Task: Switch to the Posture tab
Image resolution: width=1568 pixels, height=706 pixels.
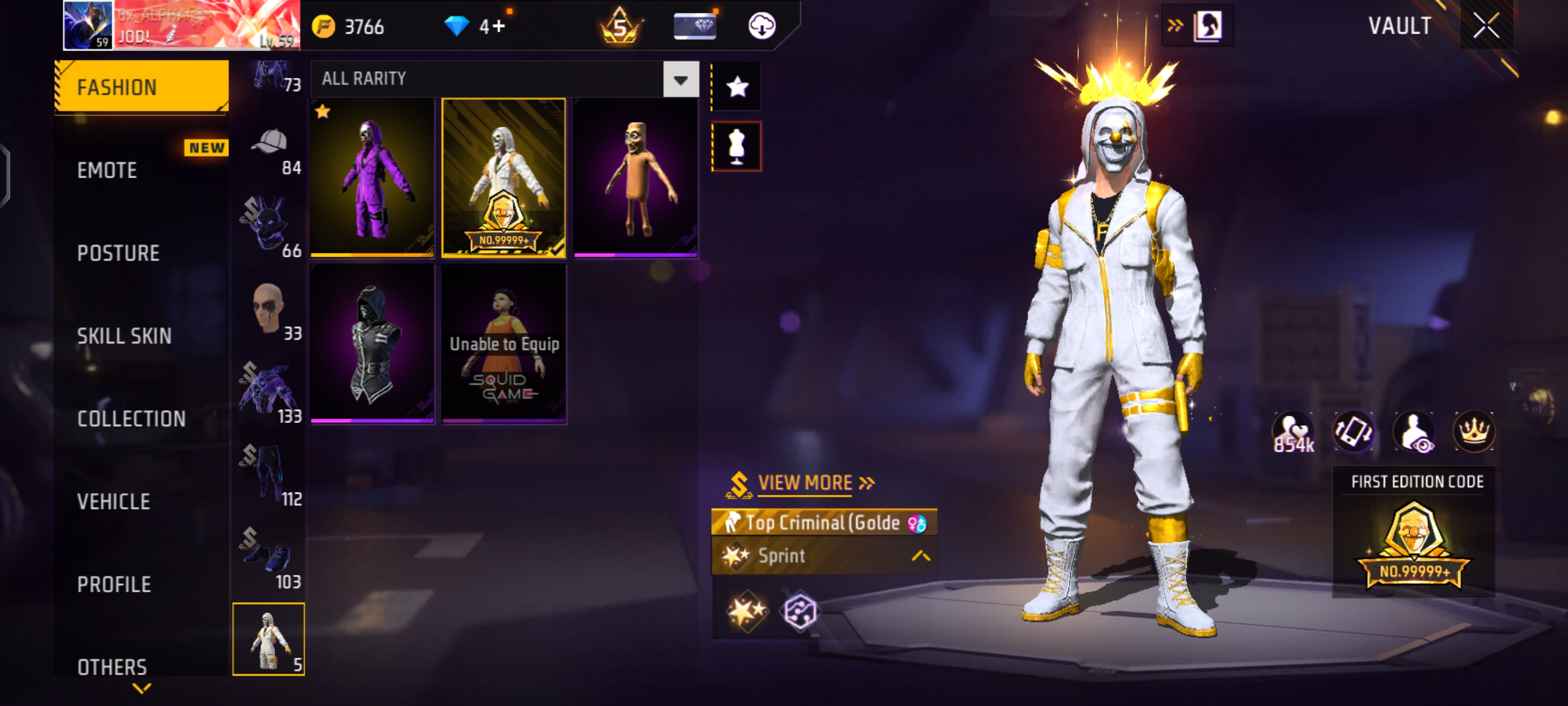Action: coord(118,253)
